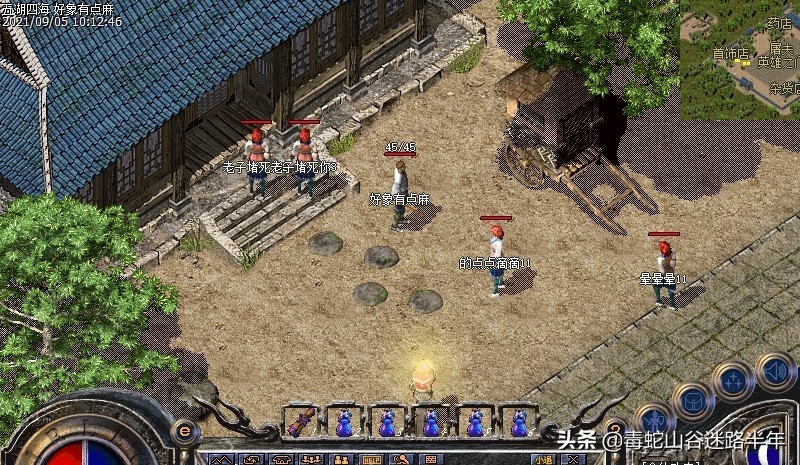Select the 药店 marker on the minimap
Image resolution: width=800 pixels, height=465 pixels.
[779, 22]
